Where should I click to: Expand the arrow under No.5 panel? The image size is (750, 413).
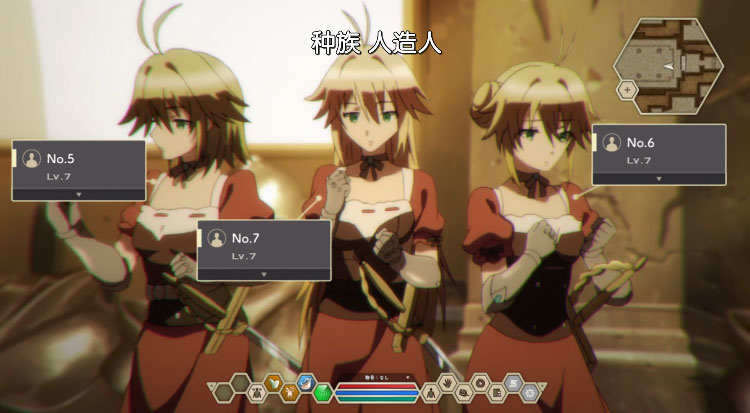pos(78,192)
